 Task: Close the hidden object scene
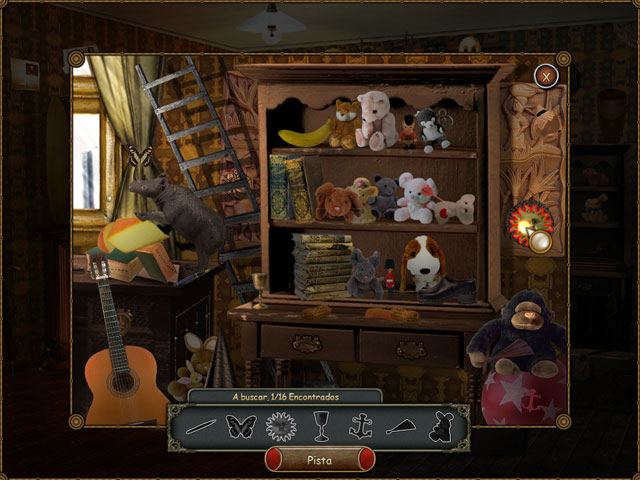tap(545, 75)
